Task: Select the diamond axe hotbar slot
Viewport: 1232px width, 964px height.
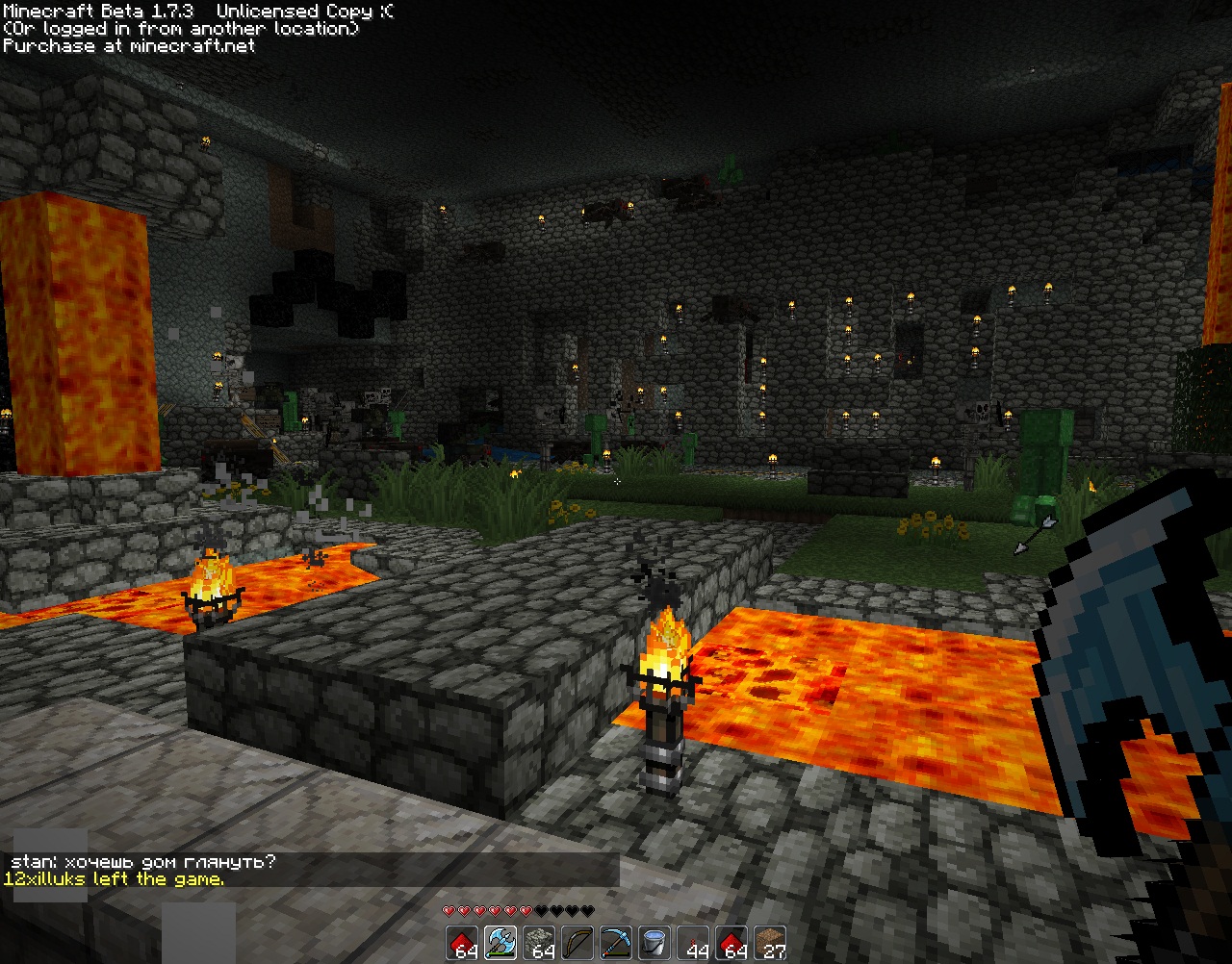Action: pyautogui.click(x=500, y=943)
